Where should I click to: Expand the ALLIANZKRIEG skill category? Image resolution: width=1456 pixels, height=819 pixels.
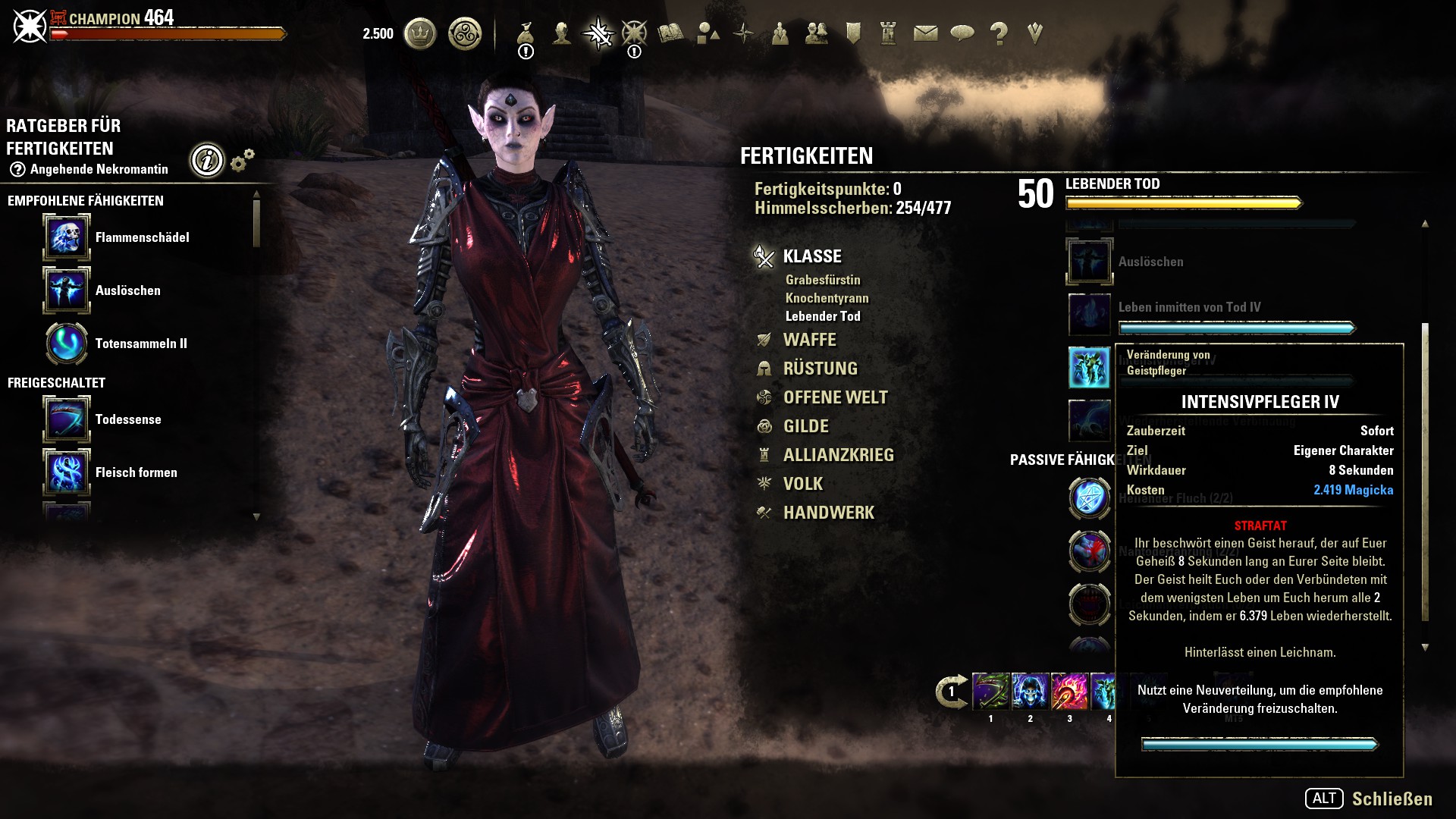pyautogui.click(x=838, y=455)
